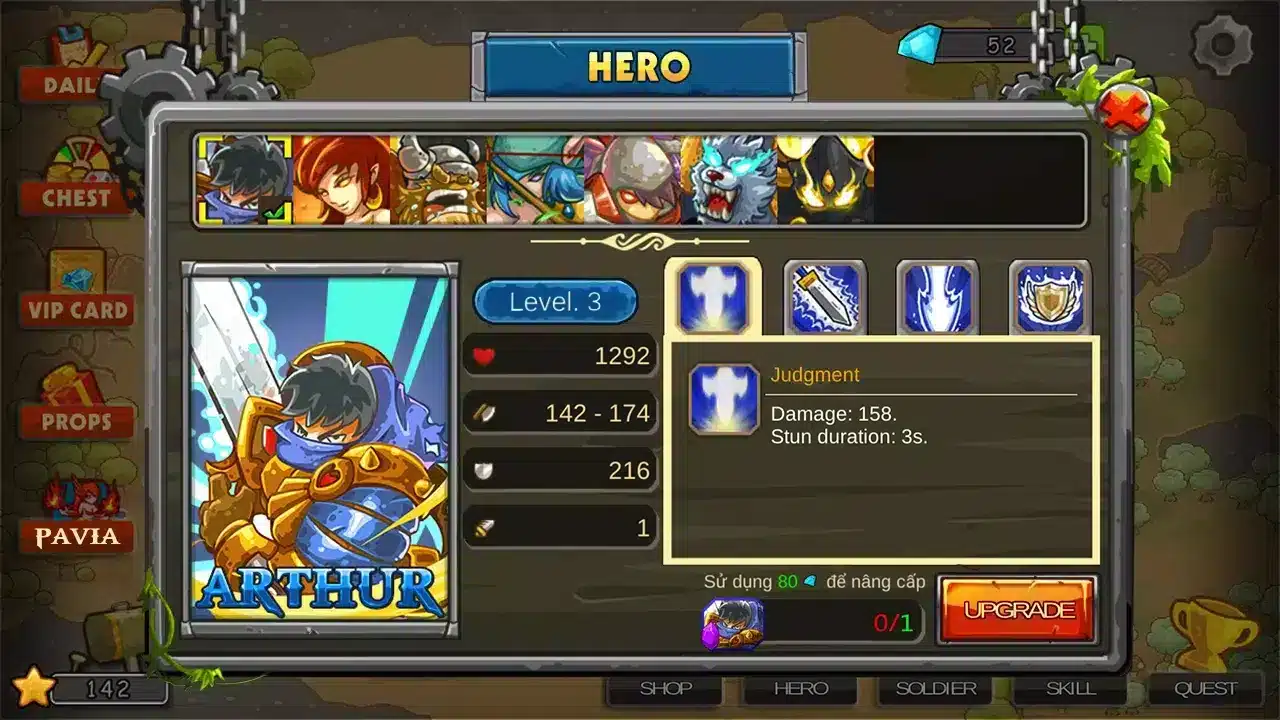Select the Judgment skill icon
The width and height of the screenshot is (1280, 720).
click(712, 295)
